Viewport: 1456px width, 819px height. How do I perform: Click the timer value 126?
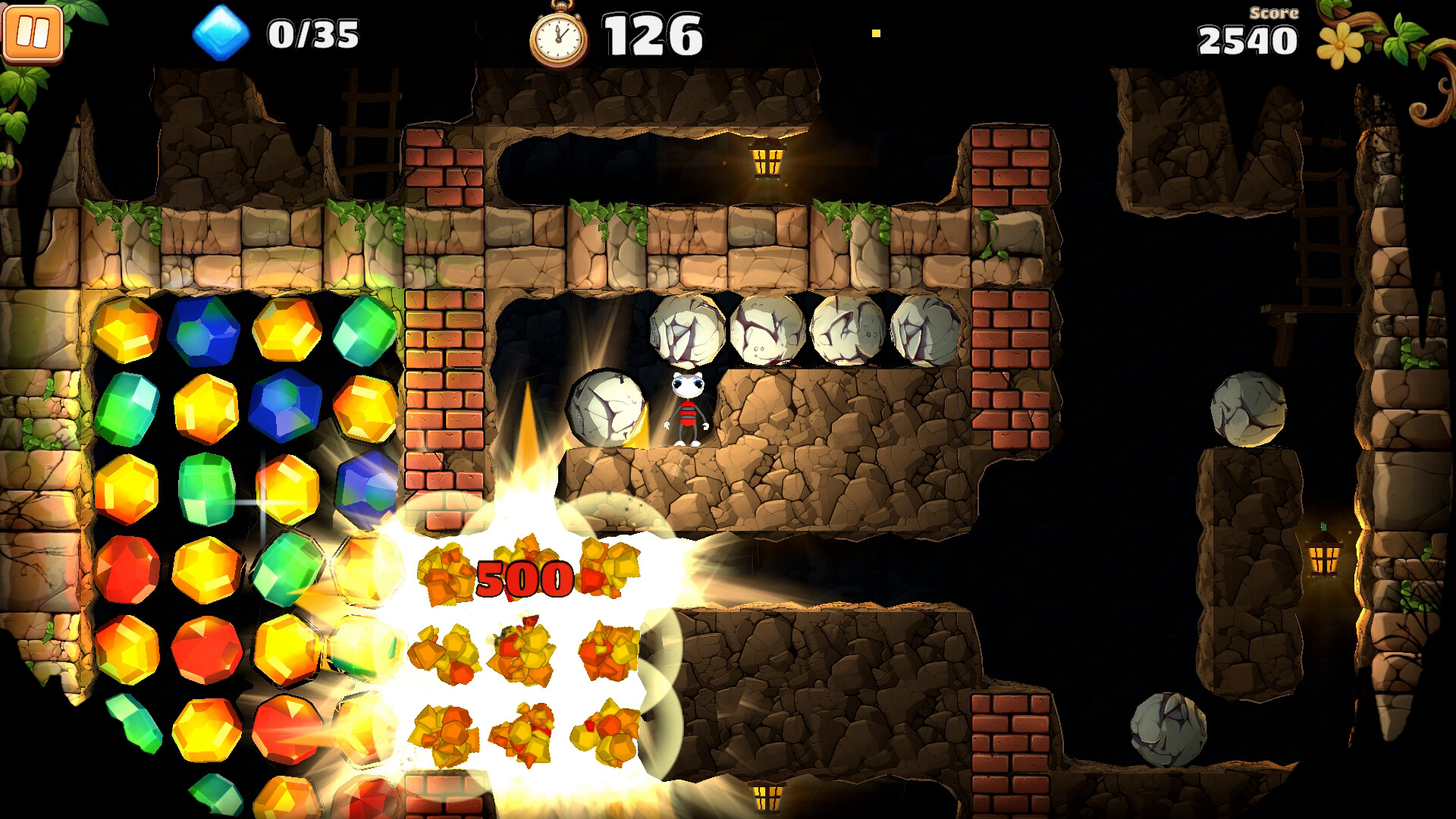click(x=651, y=34)
